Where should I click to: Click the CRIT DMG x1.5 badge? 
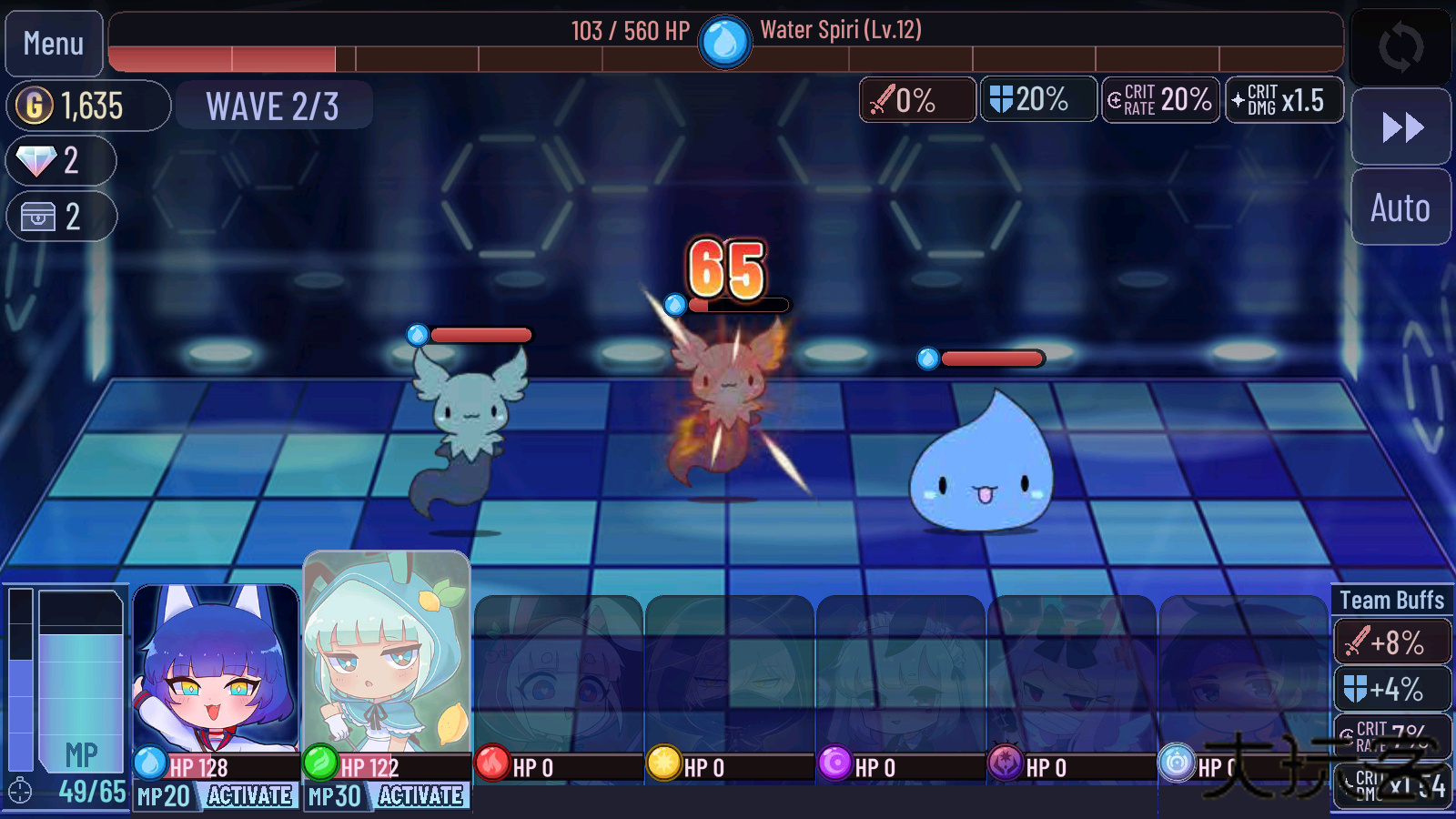[1283, 100]
